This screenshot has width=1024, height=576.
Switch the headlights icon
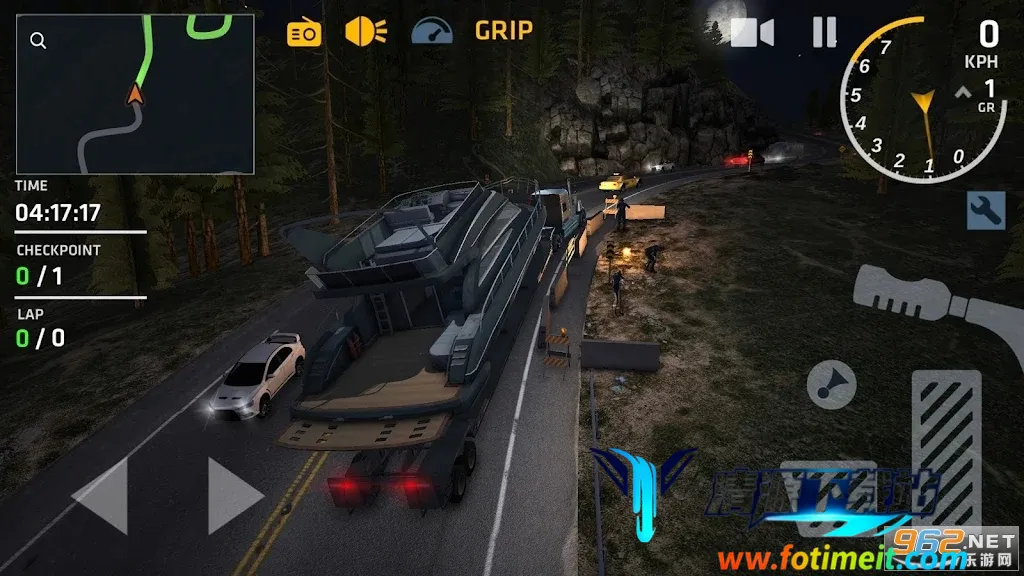click(366, 31)
